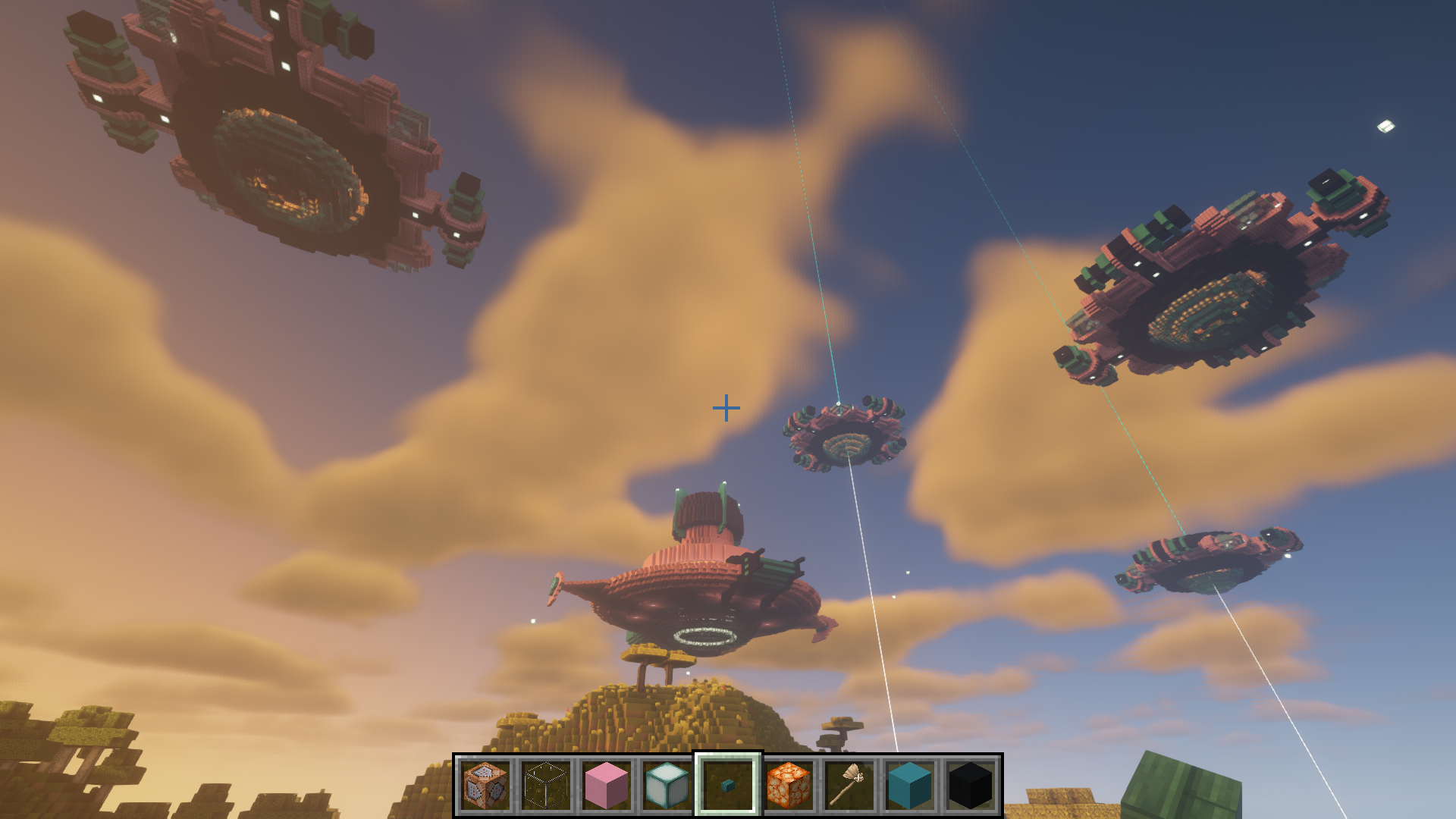Pick the white sea lantern block slot

click(x=667, y=786)
